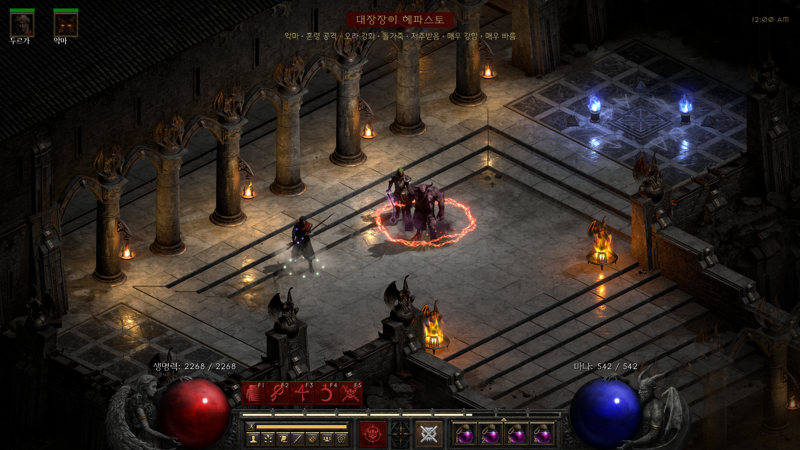
Task: Click the glowing-eyed demon minion portrait
Action: pyautogui.click(x=66, y=24)
